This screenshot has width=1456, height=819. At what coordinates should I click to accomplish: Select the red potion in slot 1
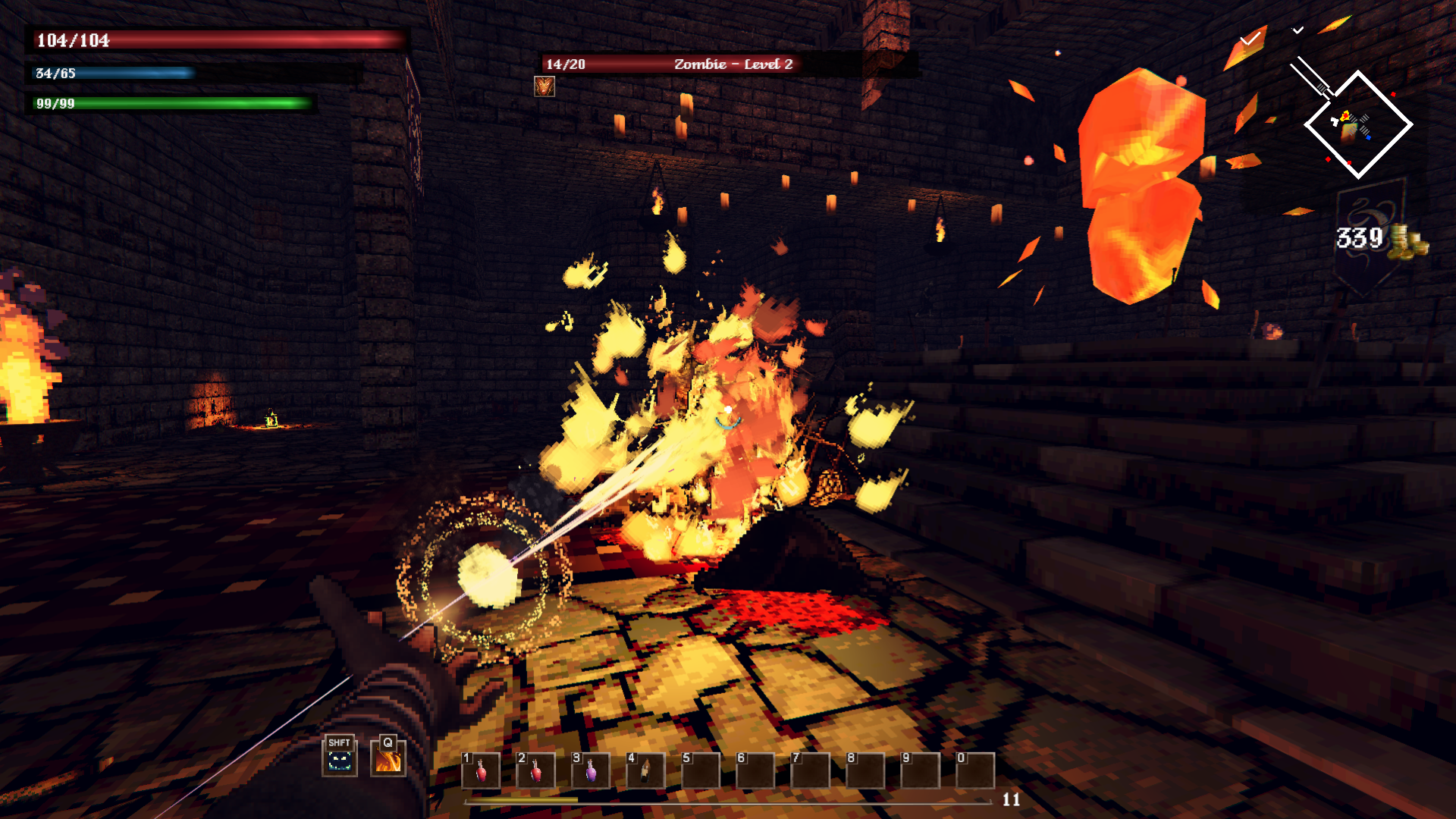(x=481, y=771)
